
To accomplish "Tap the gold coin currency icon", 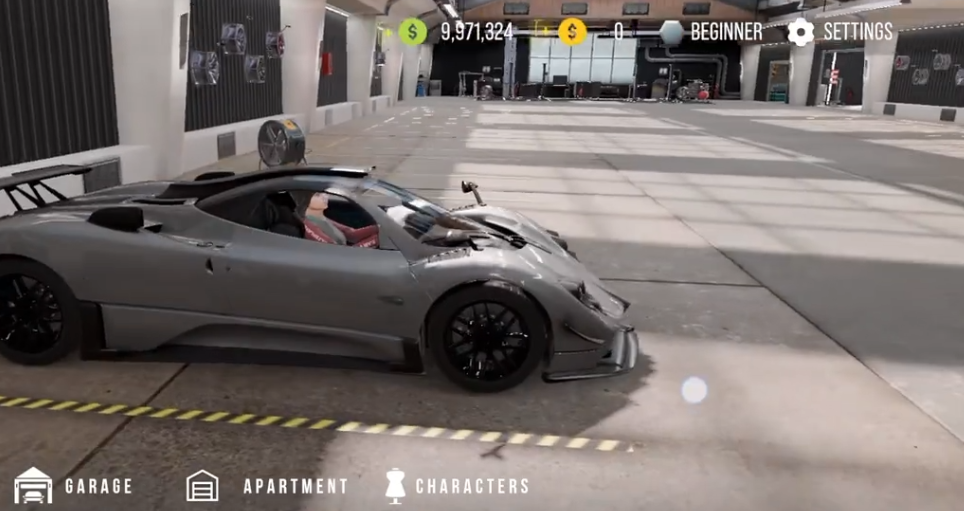I will click(572, 32).
